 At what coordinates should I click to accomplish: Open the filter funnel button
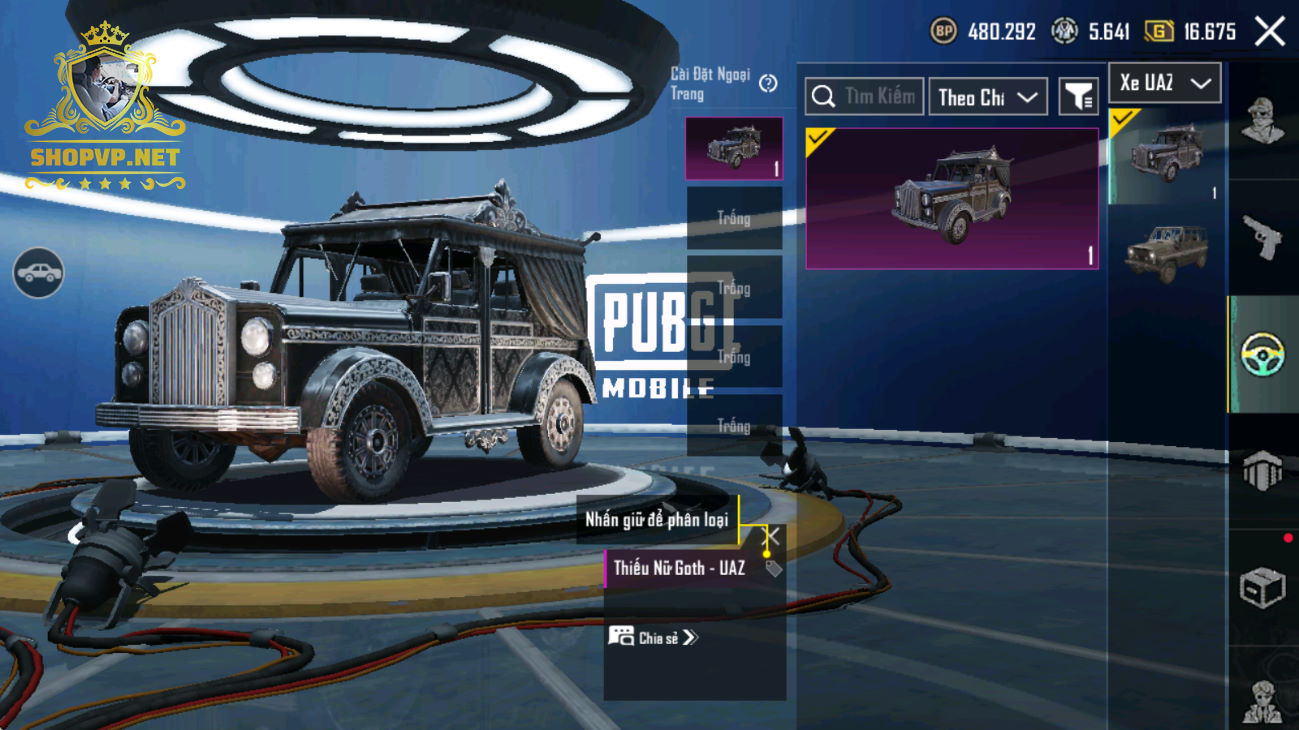[1078, 97]
